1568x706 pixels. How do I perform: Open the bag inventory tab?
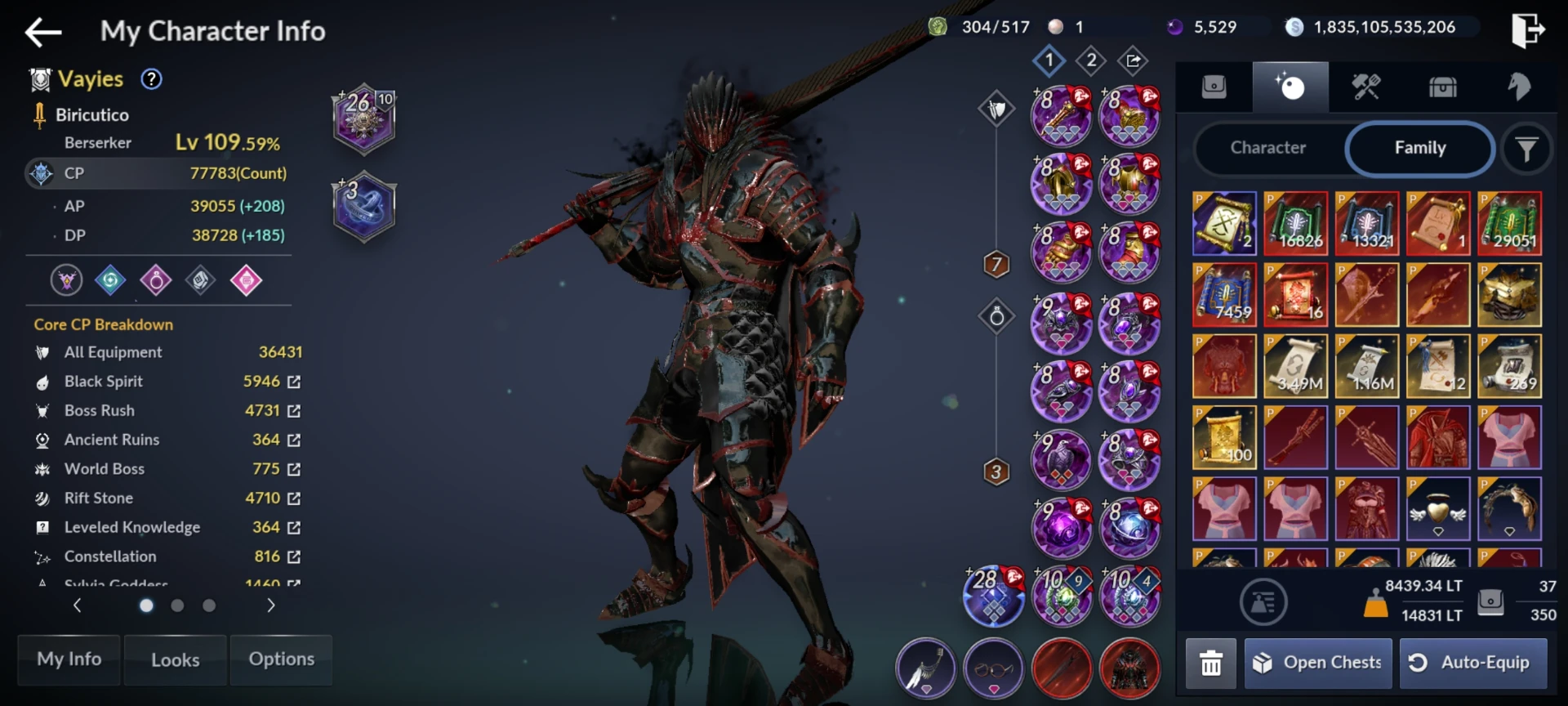click(1215, 86)
